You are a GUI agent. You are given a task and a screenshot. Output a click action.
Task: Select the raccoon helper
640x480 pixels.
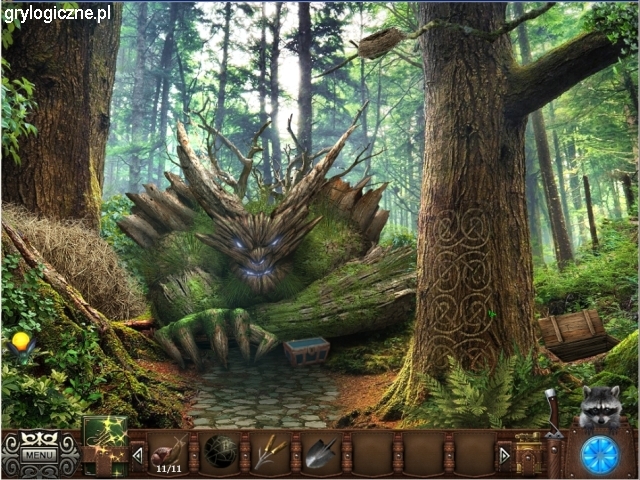click(x=600, y=407)
